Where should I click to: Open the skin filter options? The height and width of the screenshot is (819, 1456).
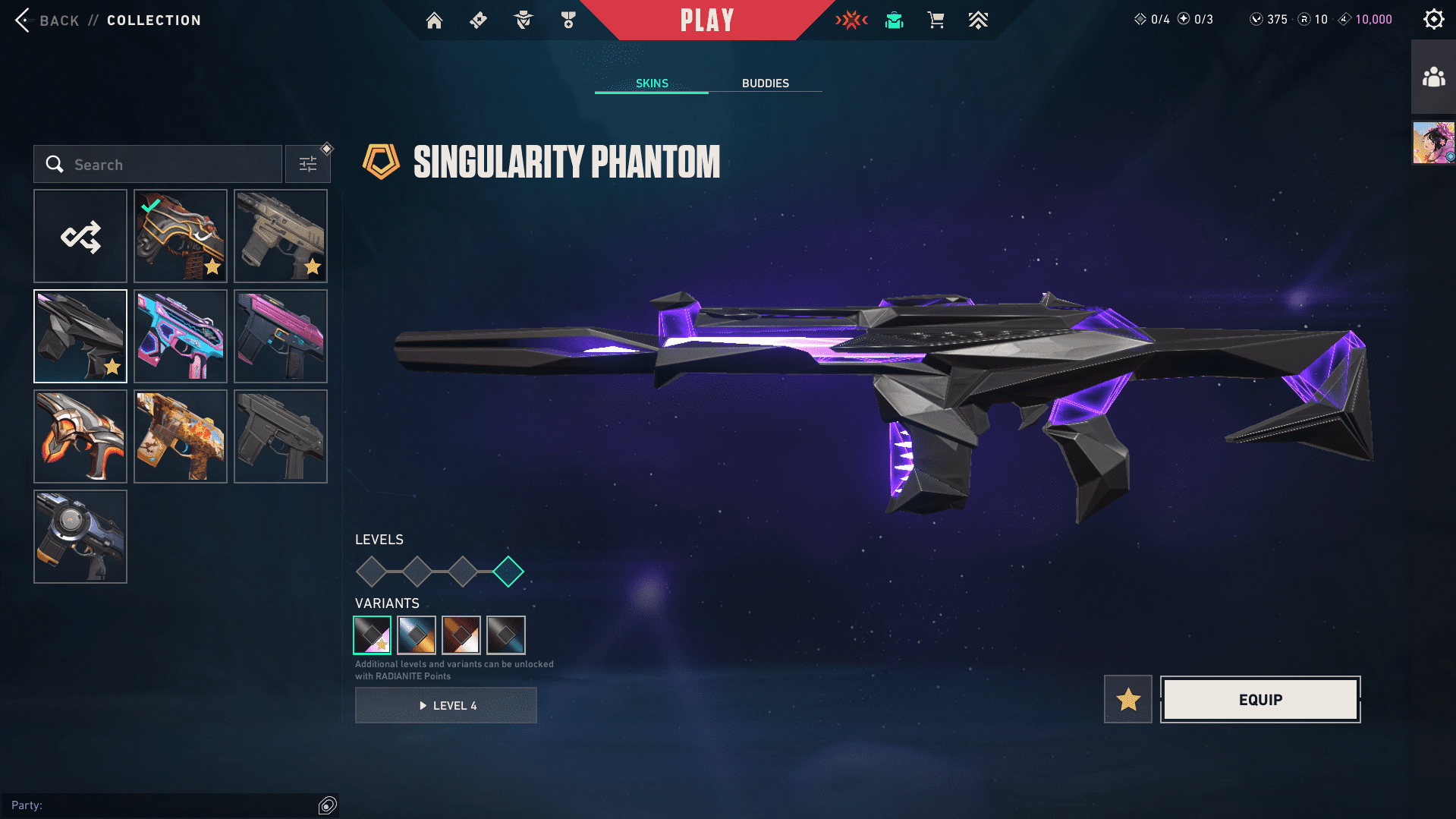point(308,165)
